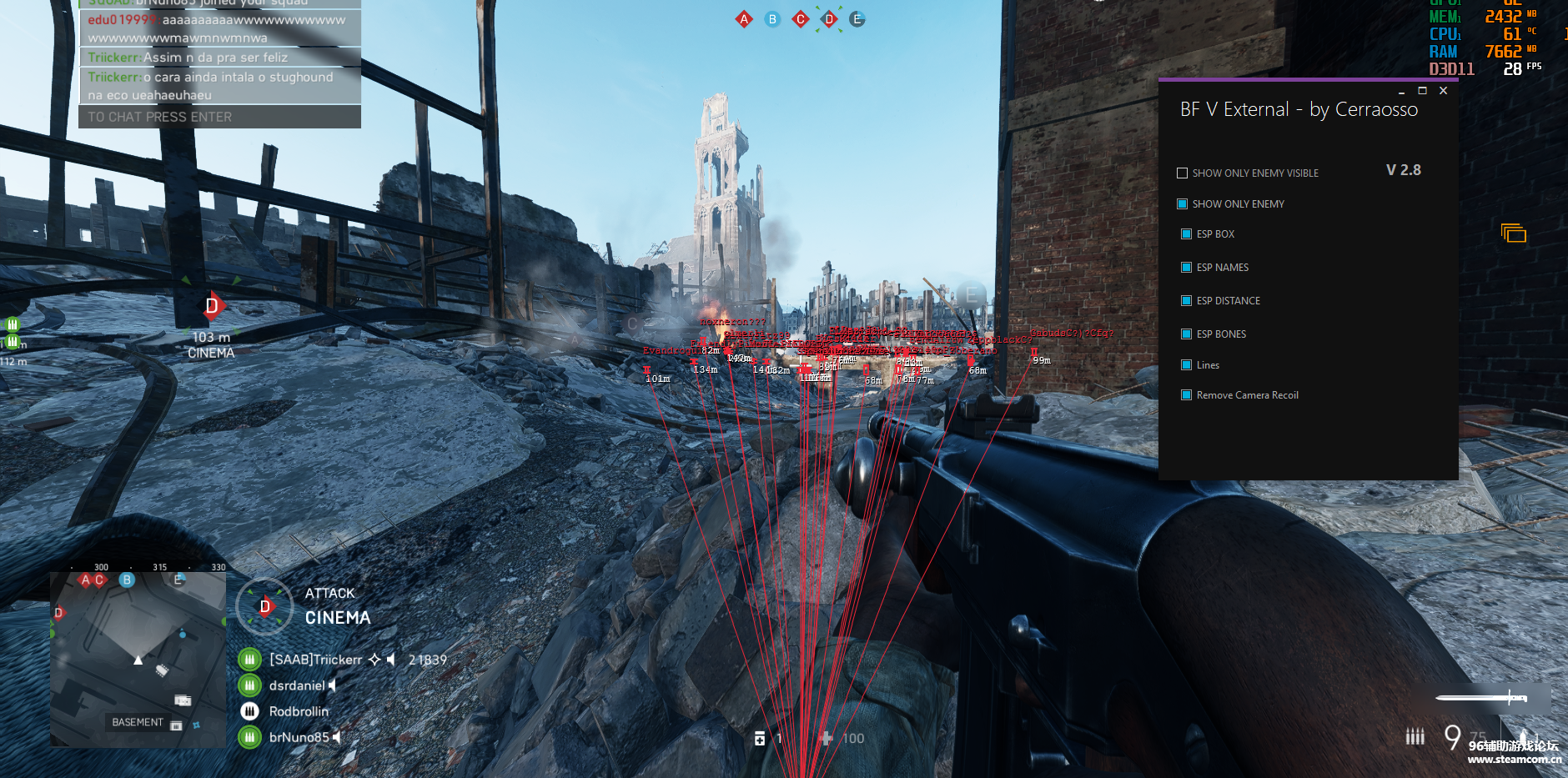Select squad member [SAAB]Triickerr

tap(315, 660)
